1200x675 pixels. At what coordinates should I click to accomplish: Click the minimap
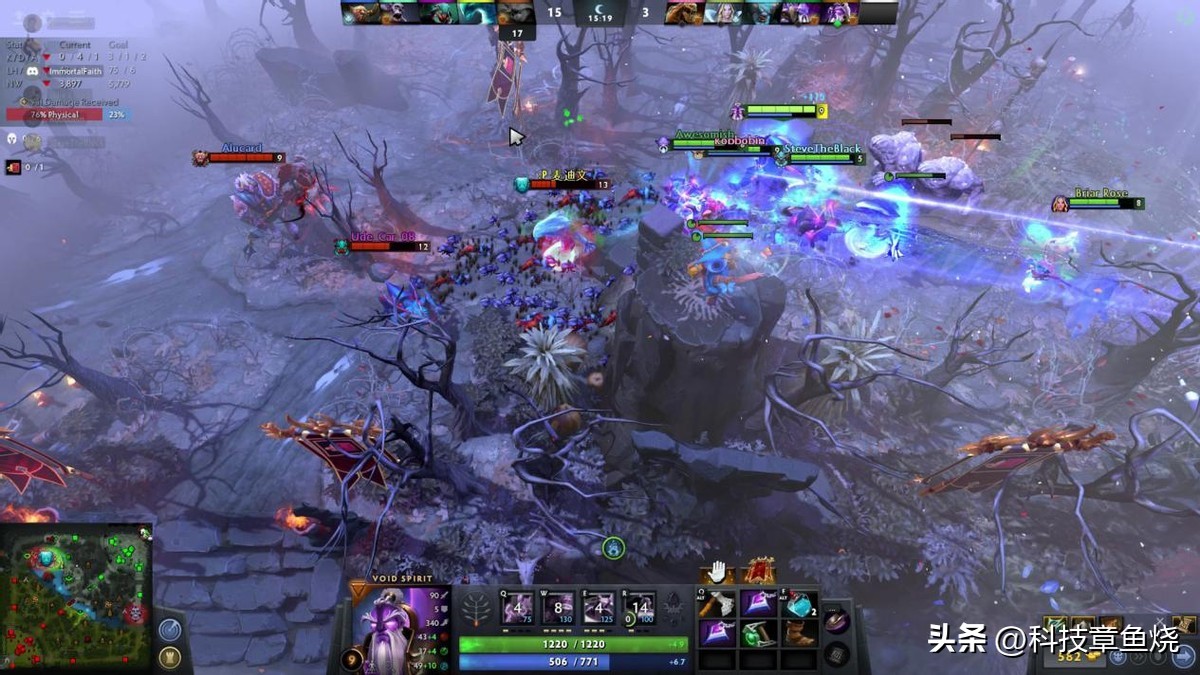coord(76,597)
